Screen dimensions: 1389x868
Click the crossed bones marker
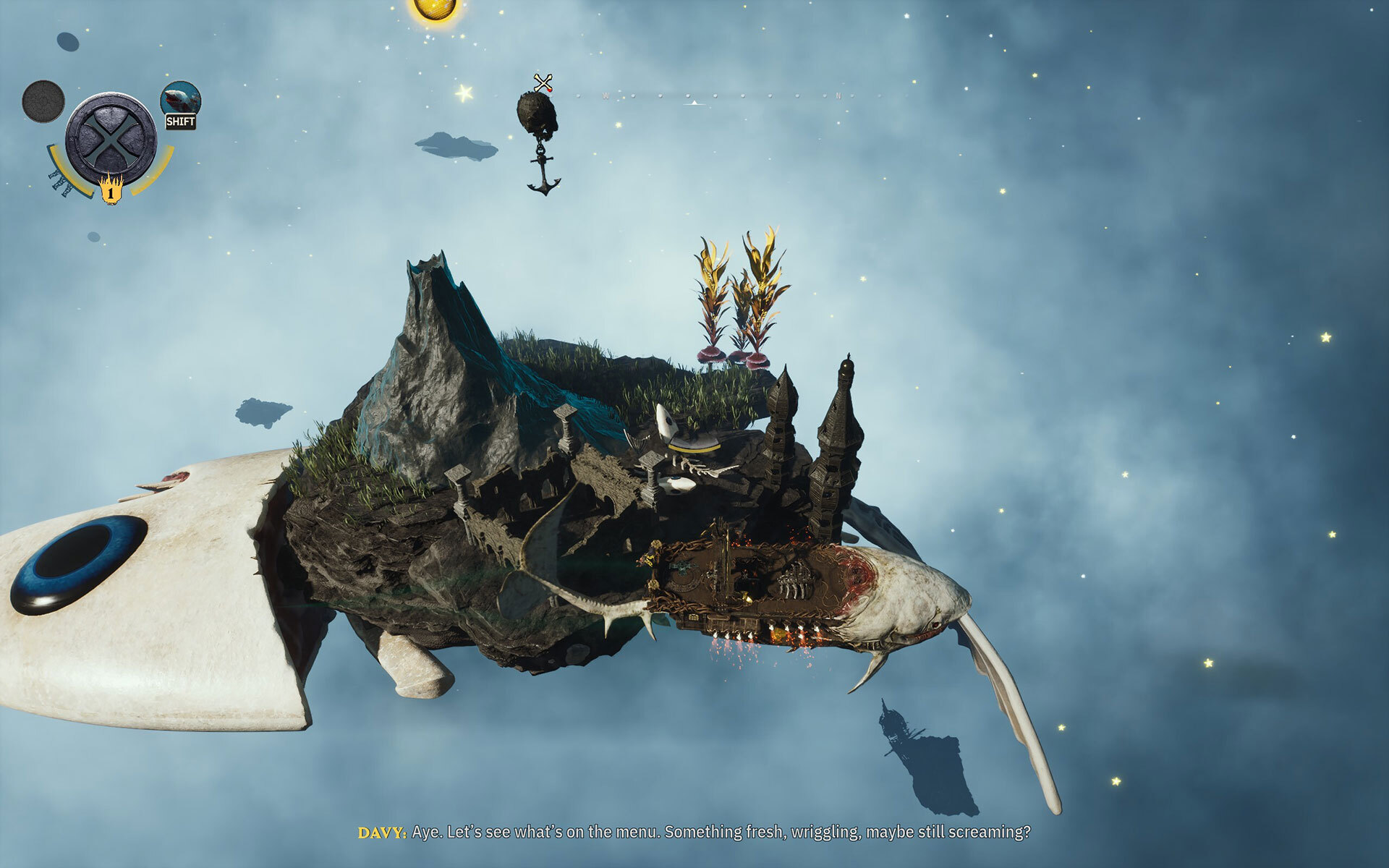[x=543, y=83]
